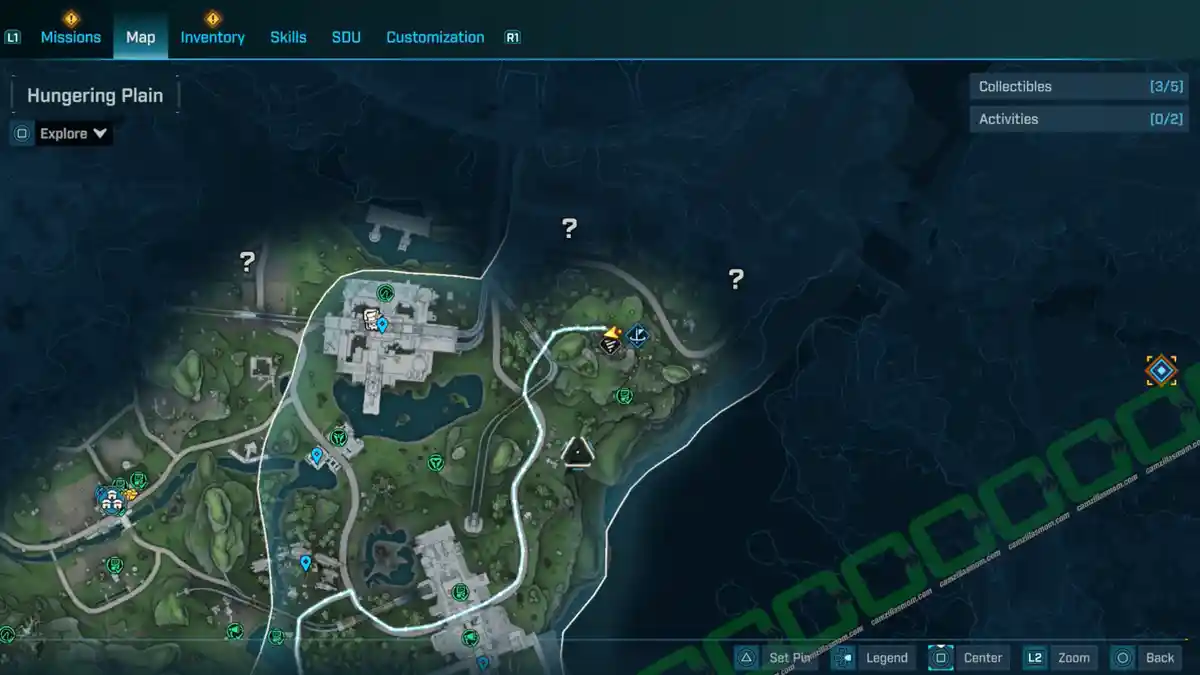Click the Set Pin button

tap(778, 657)
